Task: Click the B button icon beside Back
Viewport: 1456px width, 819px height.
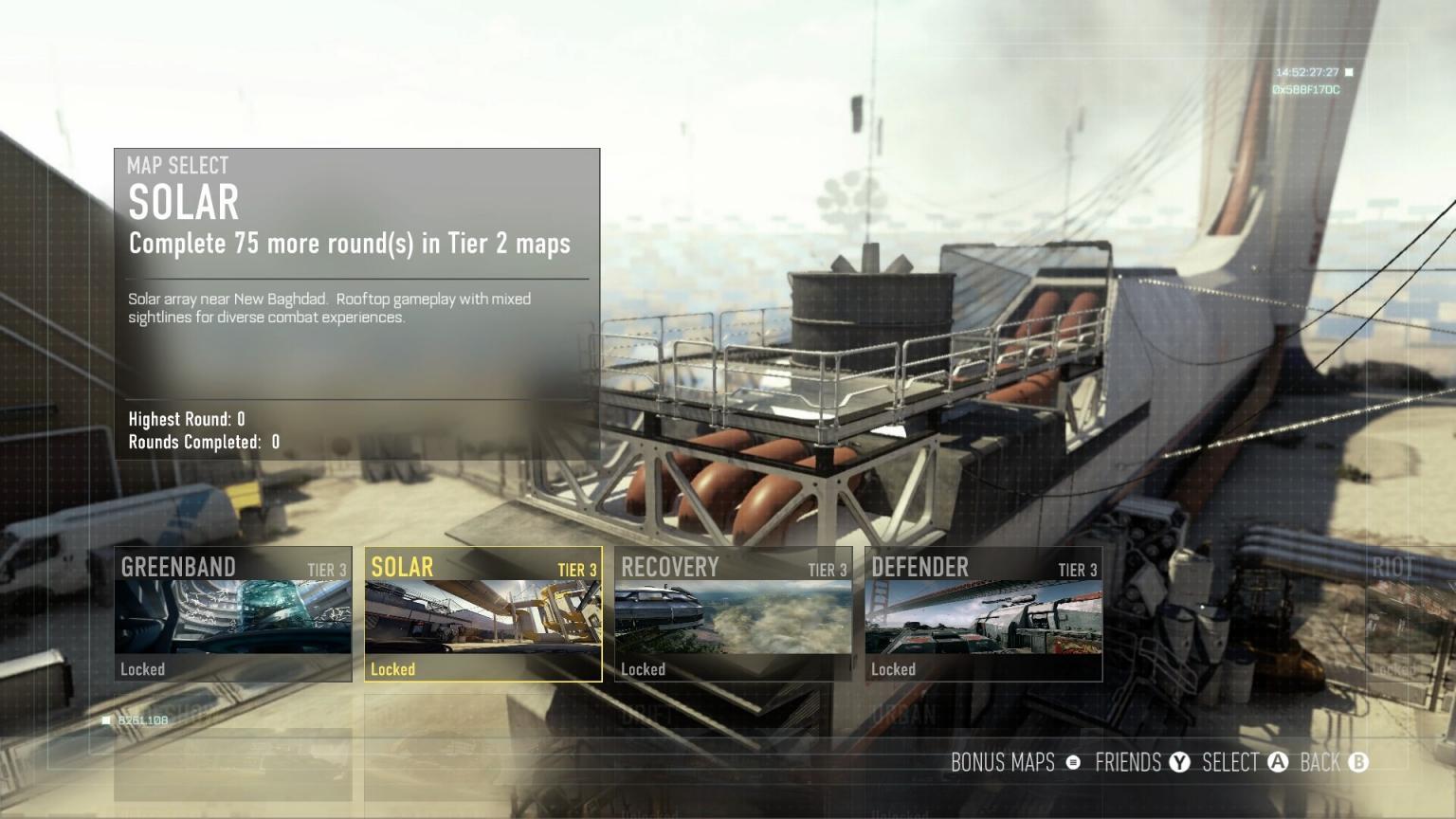Action: (1359, 763)
